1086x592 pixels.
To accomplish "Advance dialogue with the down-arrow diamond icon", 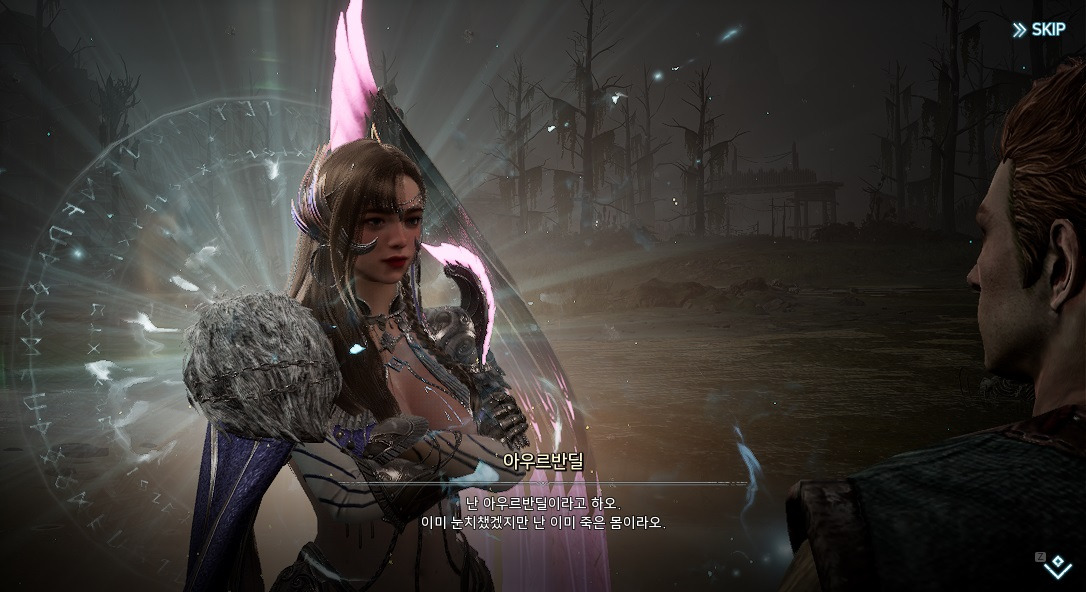I will tap(1057, 568).
